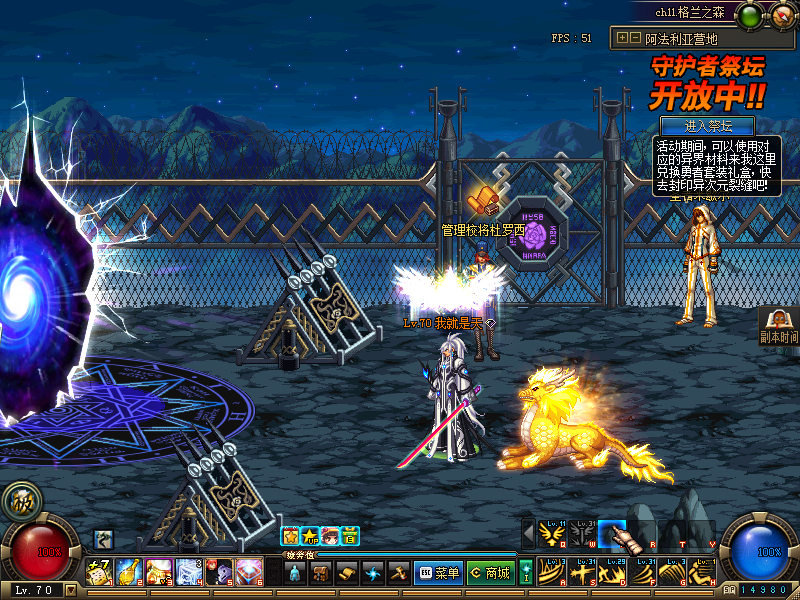800x600 pixels.
Task: Trigger the Lv.1 skill on the H key
Action: [702, 573]
